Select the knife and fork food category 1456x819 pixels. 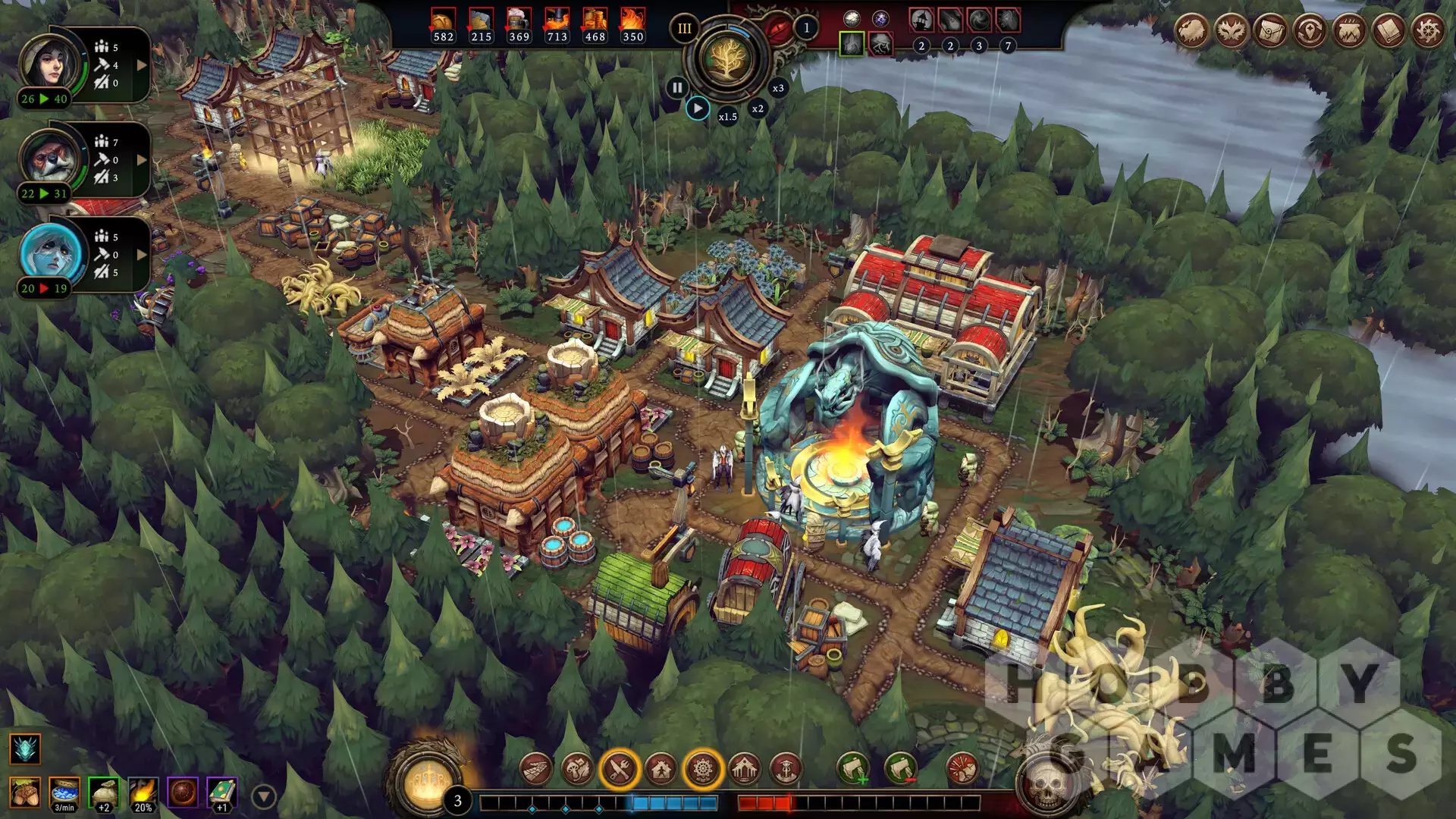click(620, 770)
